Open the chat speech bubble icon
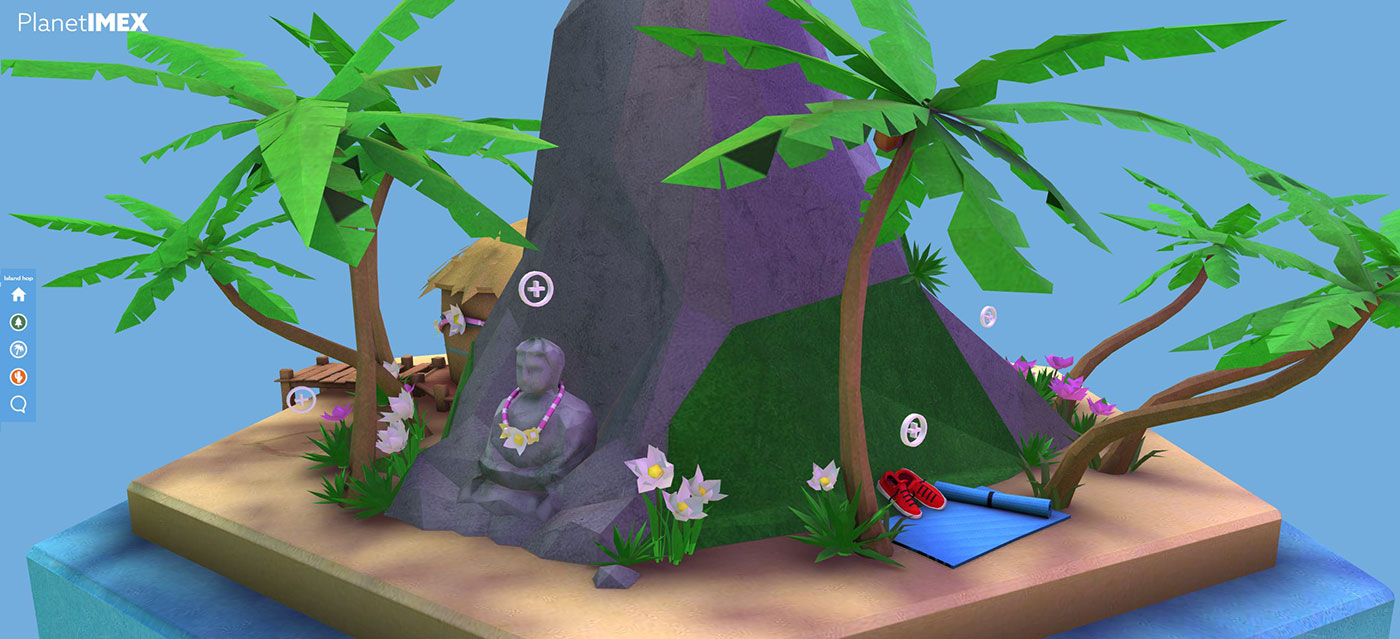The width and height of the screenshot is (1400, 639). click(18, 404)
